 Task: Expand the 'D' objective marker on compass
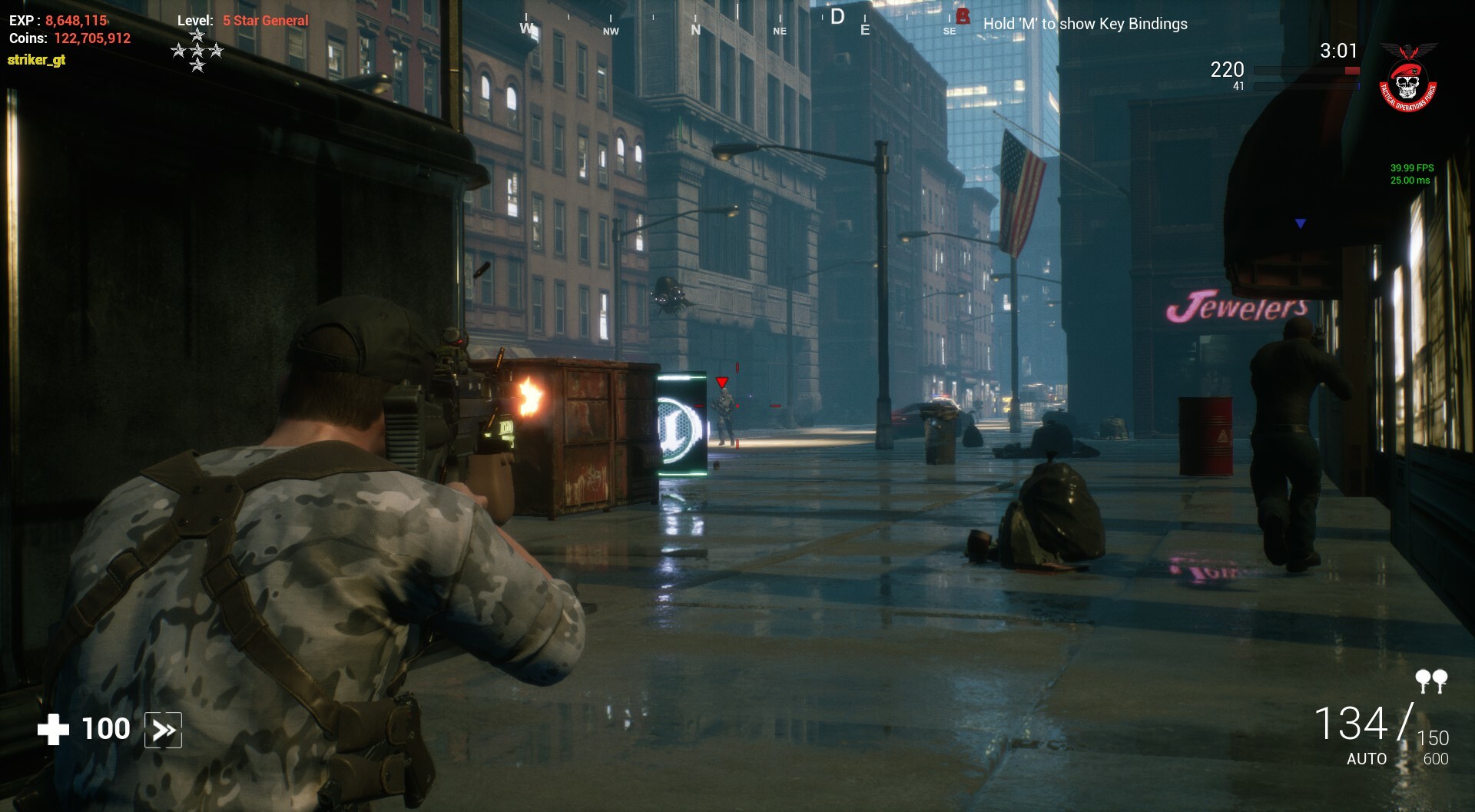coord(837,17)
